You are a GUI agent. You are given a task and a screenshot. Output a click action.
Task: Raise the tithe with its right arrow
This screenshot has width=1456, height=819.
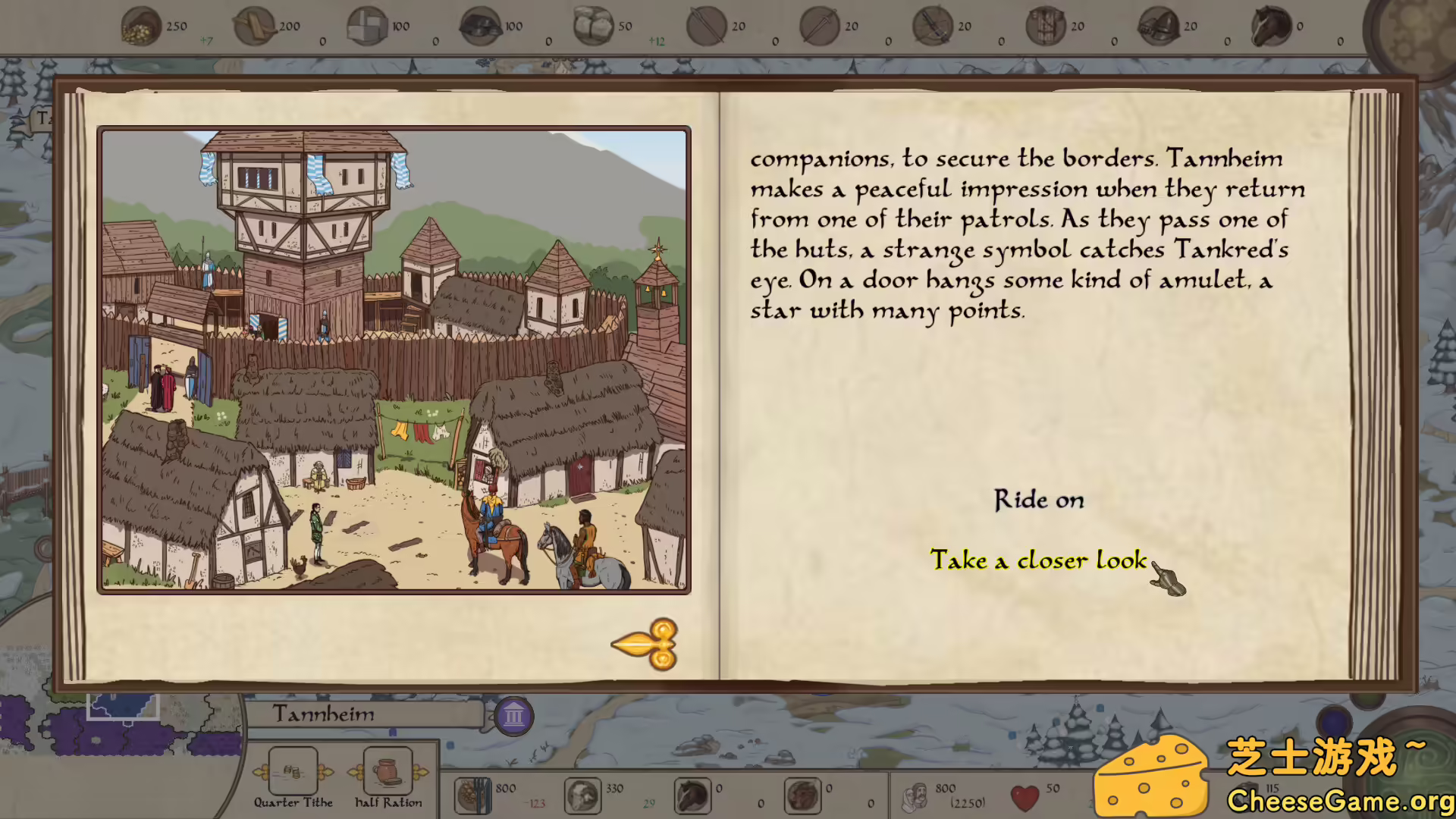coord(326,773)
